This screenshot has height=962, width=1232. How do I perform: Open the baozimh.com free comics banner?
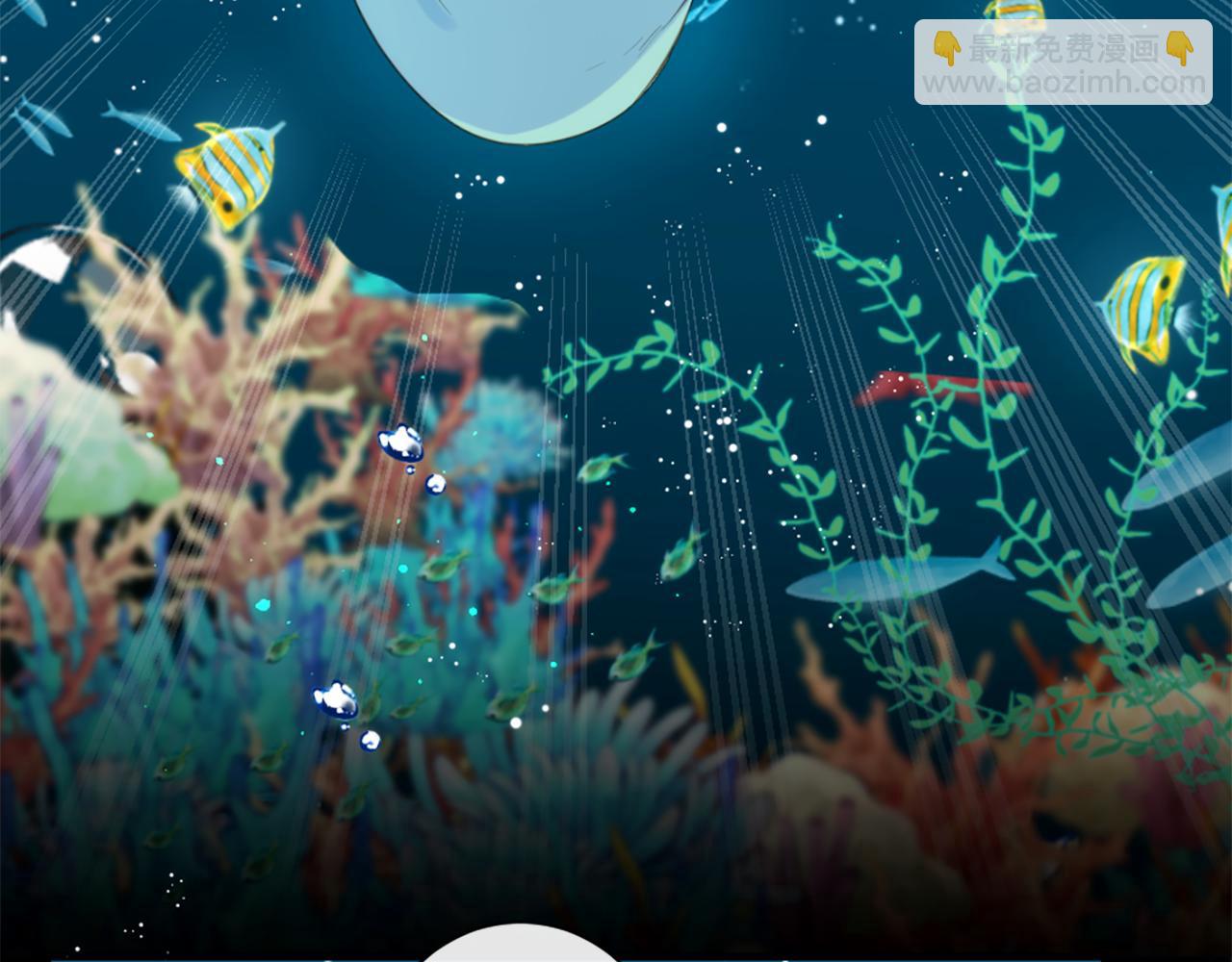(x=1064, y=63)
